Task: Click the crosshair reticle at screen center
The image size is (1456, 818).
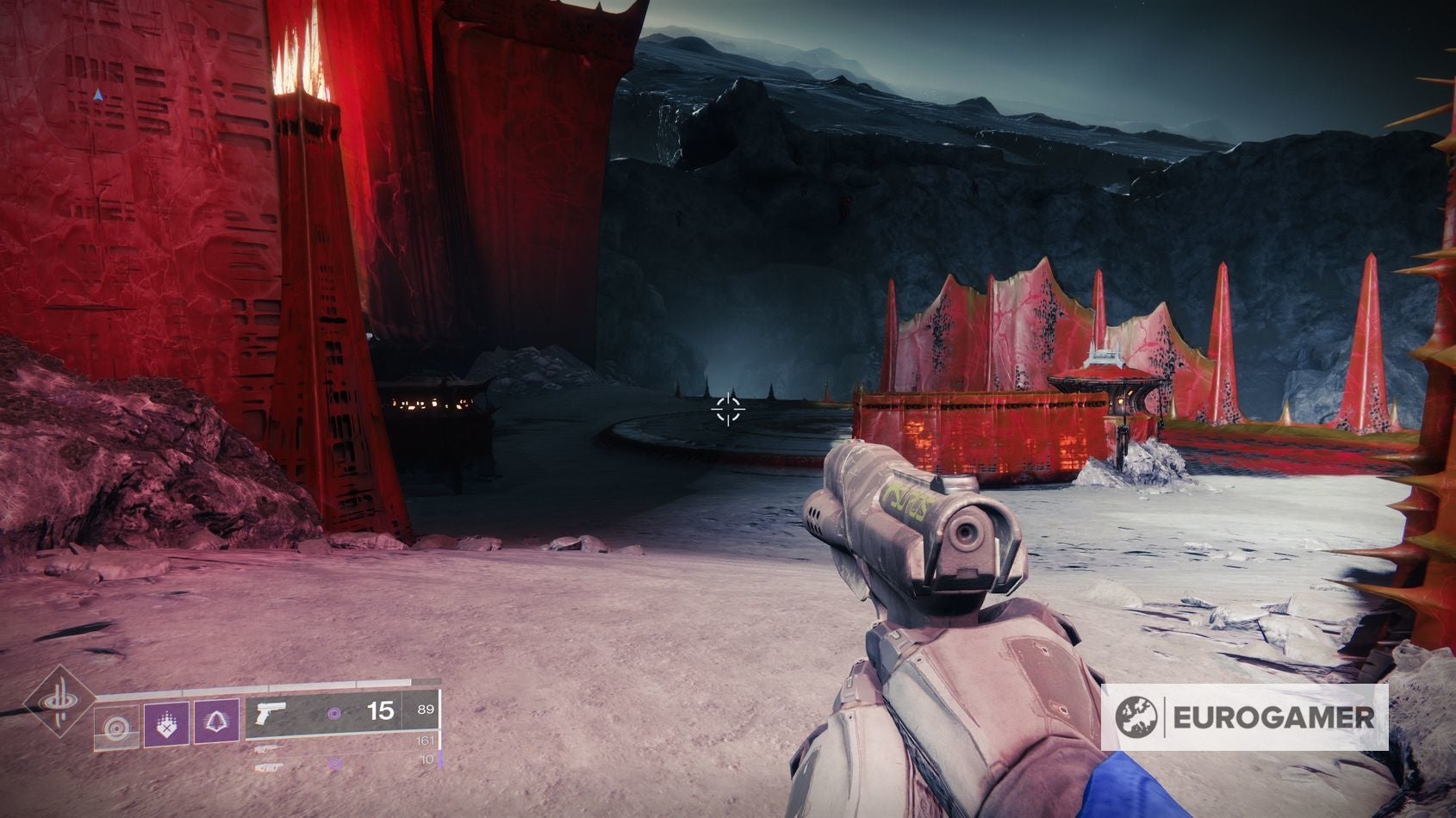Action: (x=730, y=412)
